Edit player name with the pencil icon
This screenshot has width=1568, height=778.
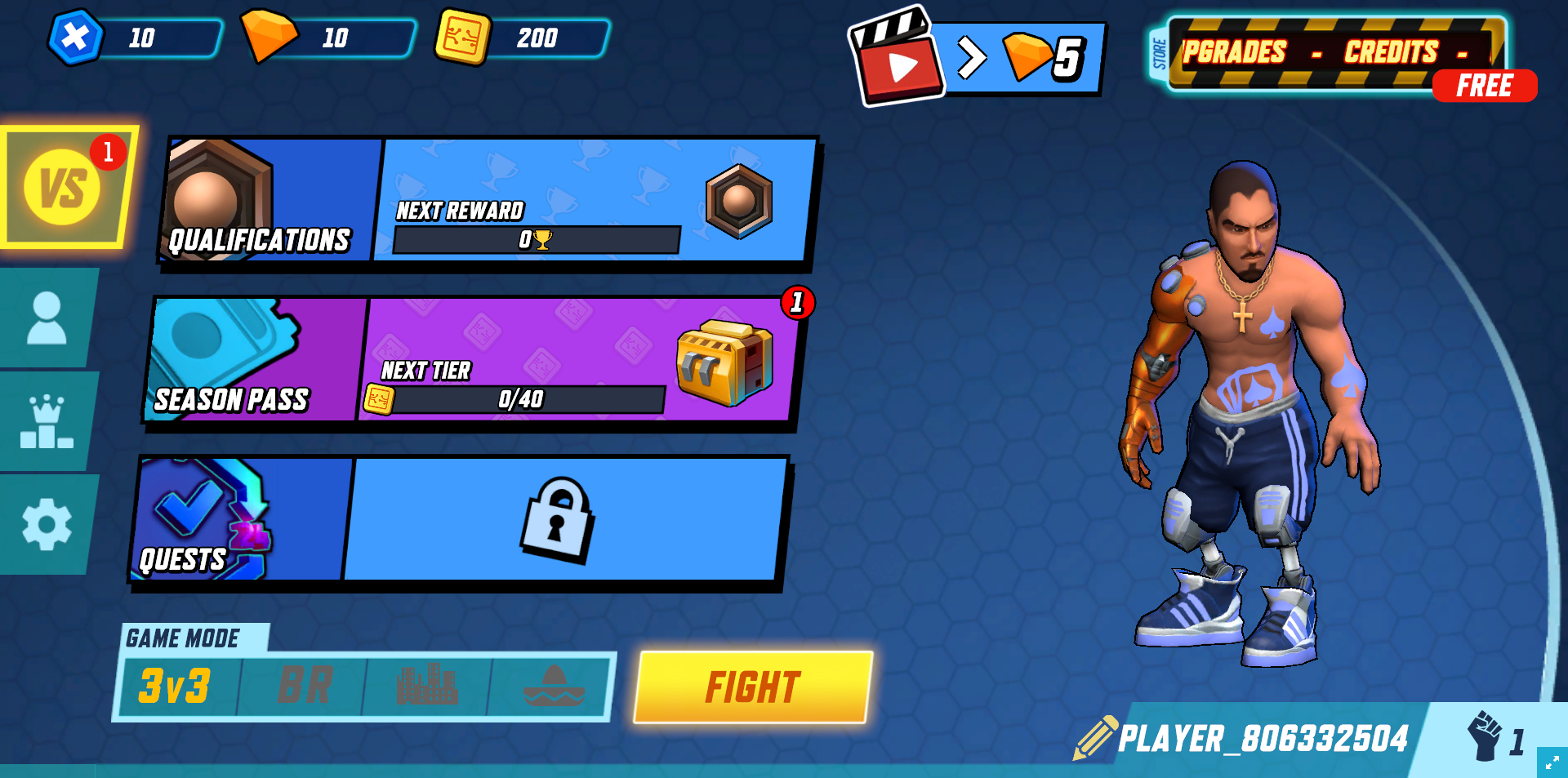click(x=1095, y=737)
